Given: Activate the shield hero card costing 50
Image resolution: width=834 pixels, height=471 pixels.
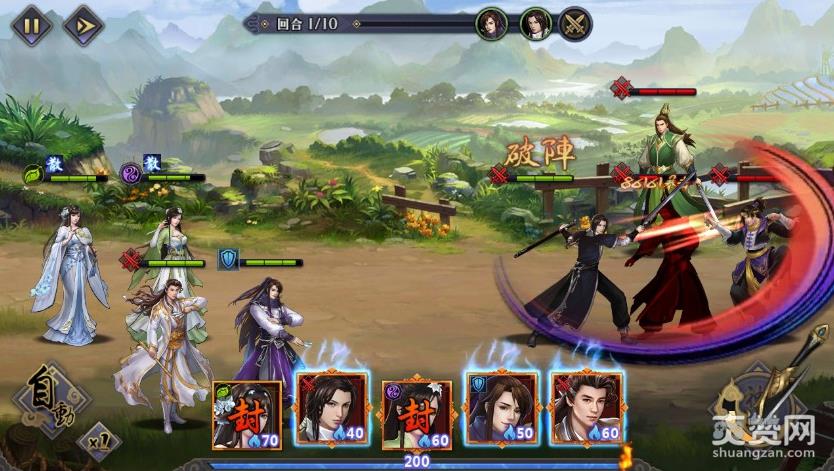Looking at the screenshot, I should pyautogui.click(x=501, y=410).
